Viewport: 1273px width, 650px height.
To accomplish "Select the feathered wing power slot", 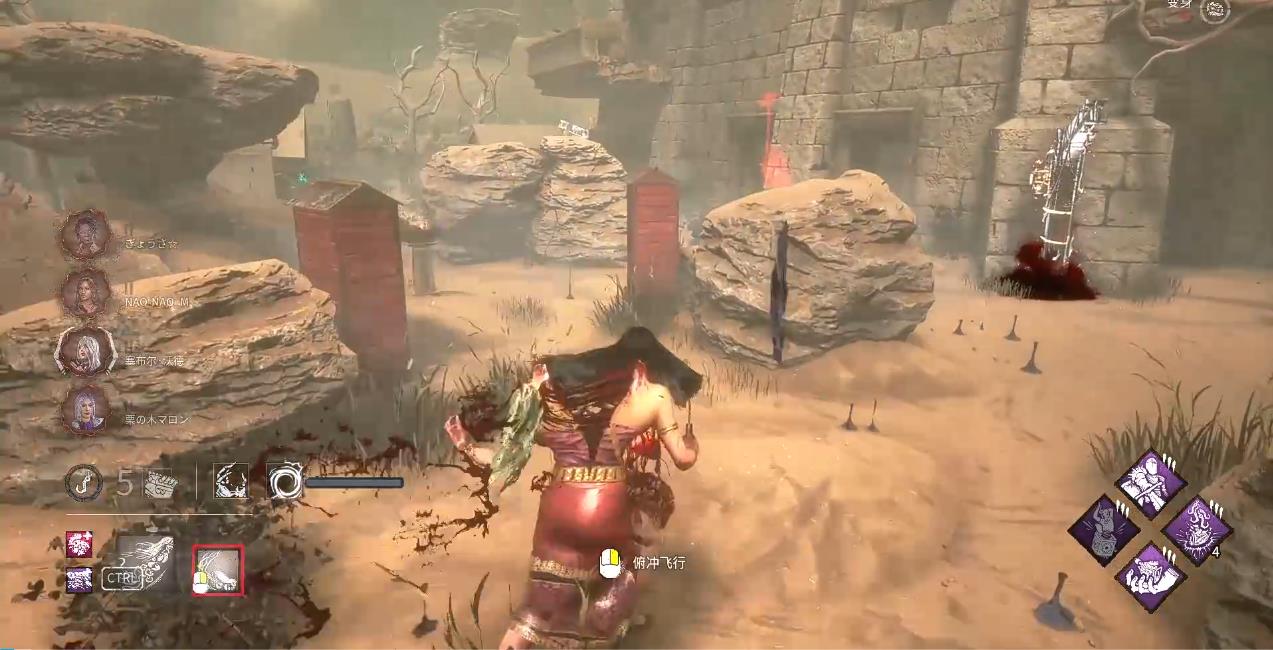I will tap(146, 562).
